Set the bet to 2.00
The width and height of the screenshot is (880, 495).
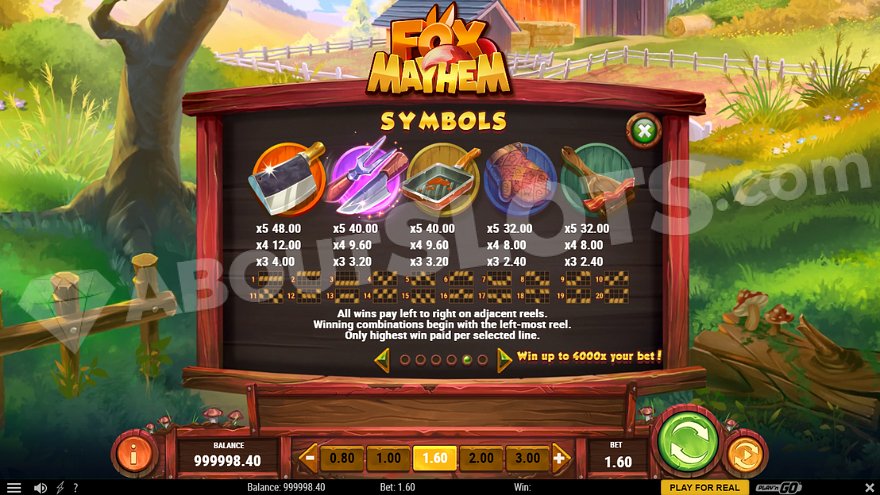481,459
